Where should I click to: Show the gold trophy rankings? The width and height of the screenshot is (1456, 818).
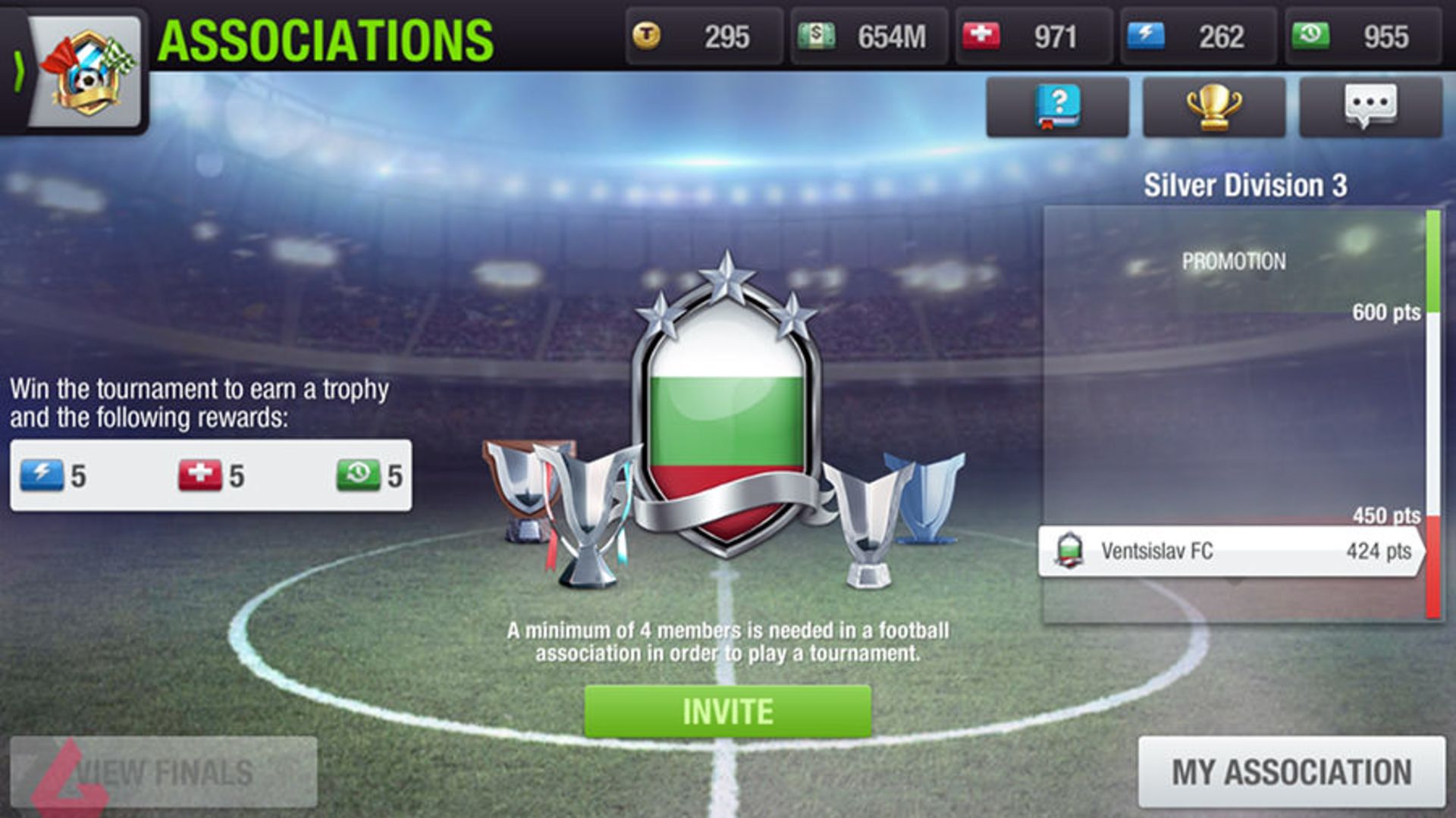click(1213, 107)
